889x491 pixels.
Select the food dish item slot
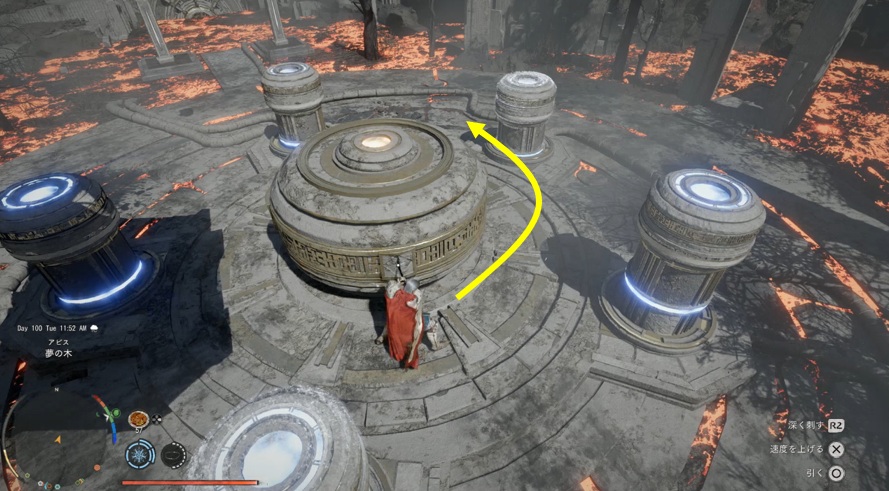click(139, 418)
